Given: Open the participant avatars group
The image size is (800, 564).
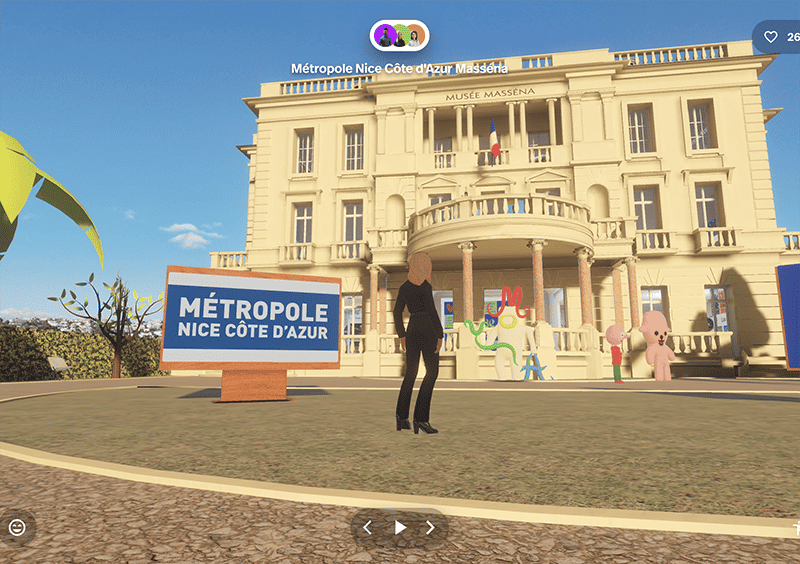Looking at the screenshot, I should [x=399, y=36].
